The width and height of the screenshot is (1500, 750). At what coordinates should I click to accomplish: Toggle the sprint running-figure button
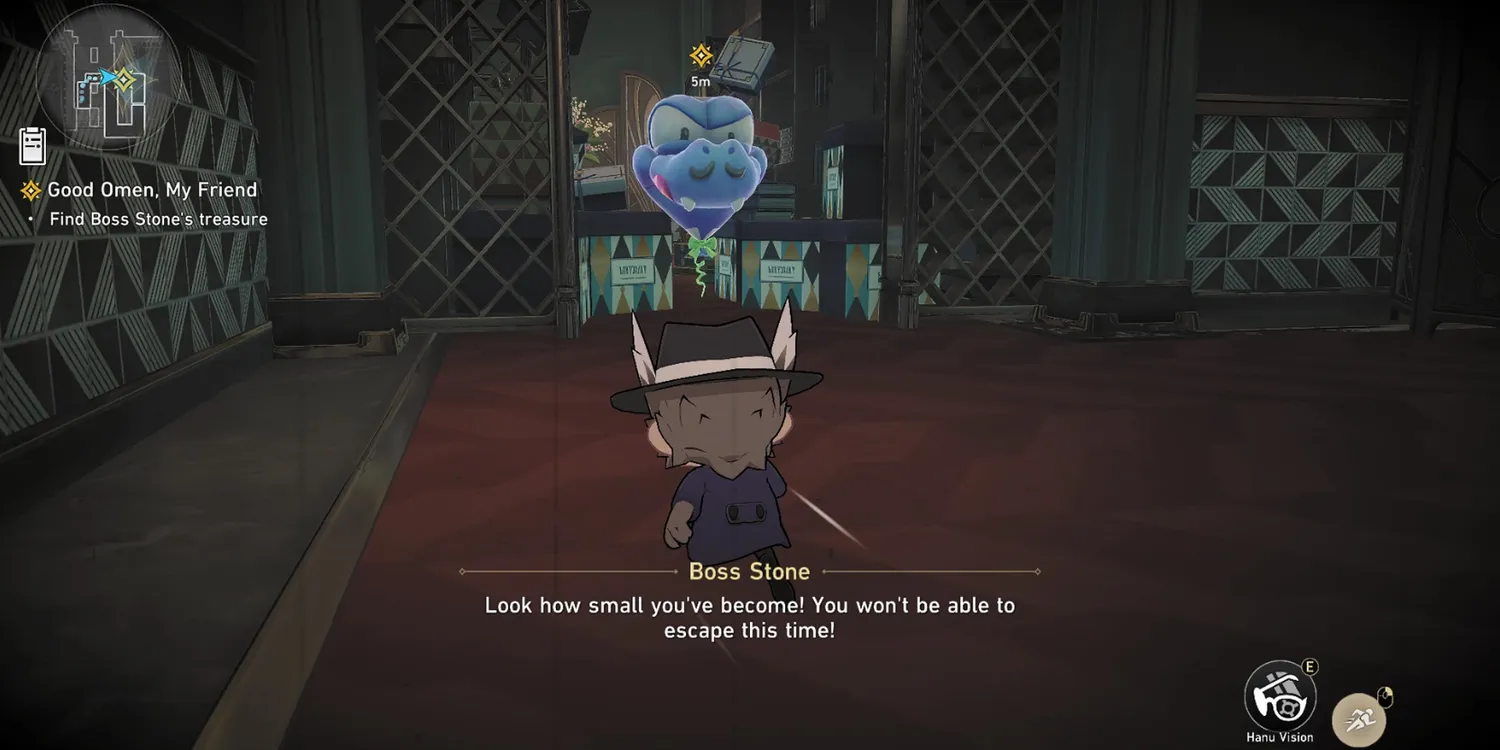1359,716
